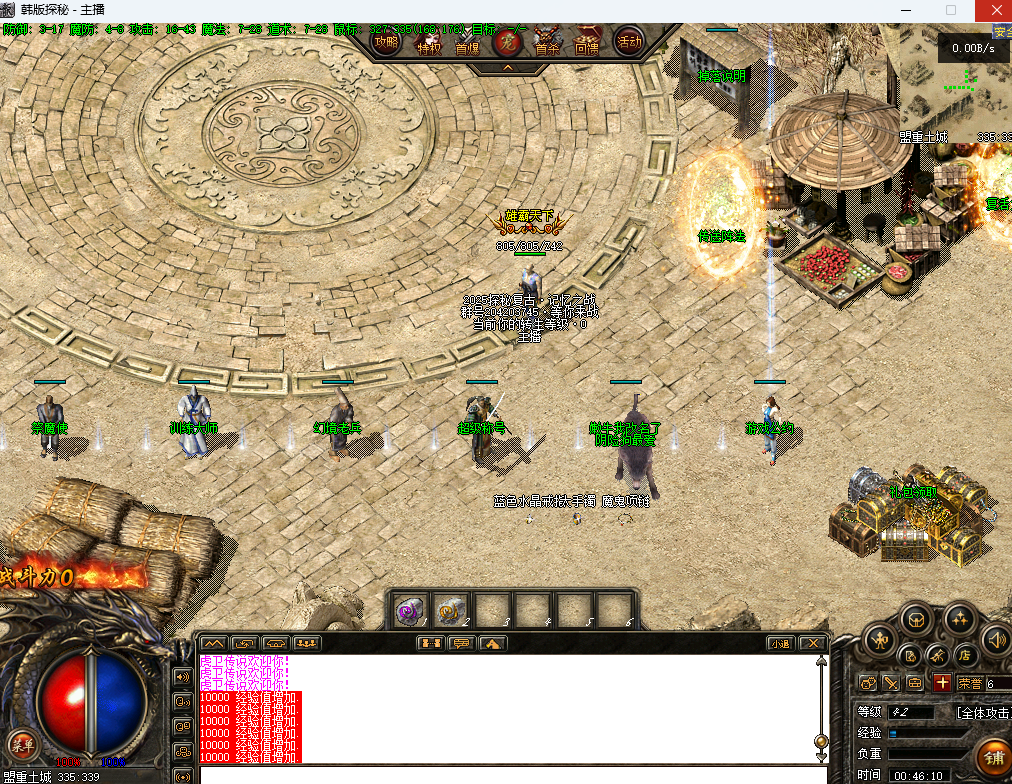The width and height of the screenshot is (1012, 784).
Task: Open the 特权 privileges menu
Action: tap(427, 44)
